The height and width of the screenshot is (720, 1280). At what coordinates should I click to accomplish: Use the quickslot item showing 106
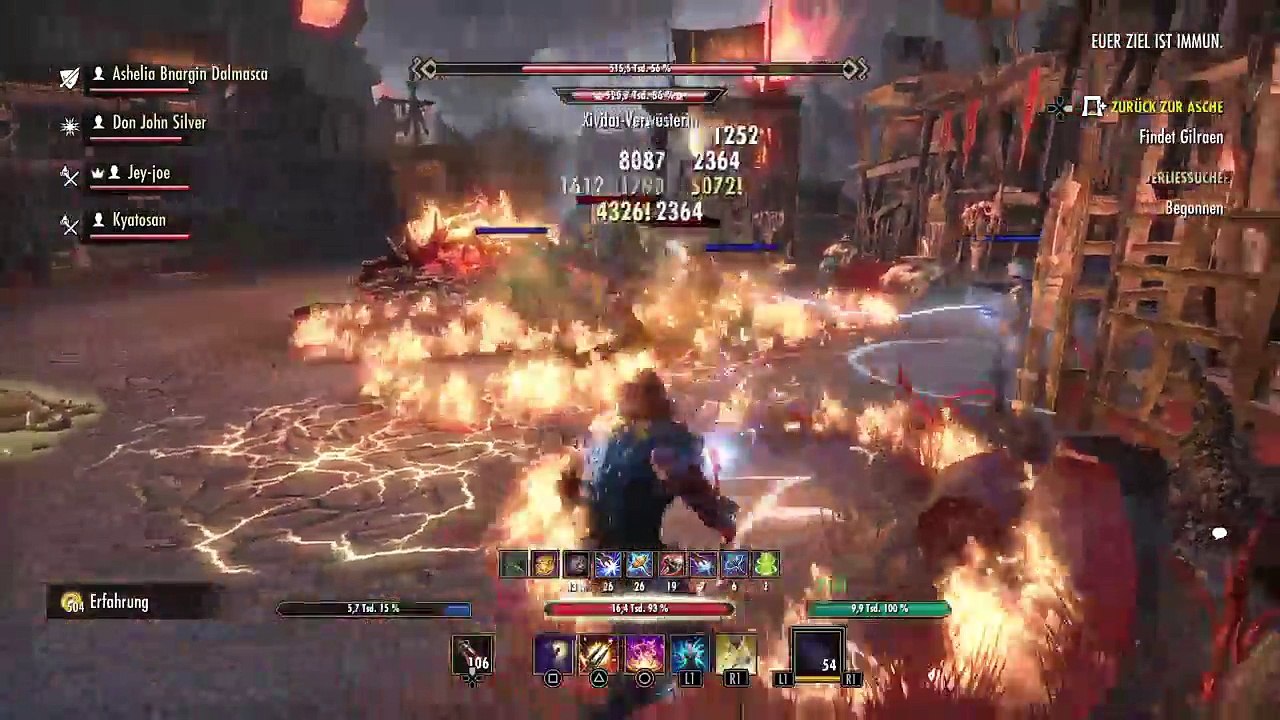[x=473, y=655]
